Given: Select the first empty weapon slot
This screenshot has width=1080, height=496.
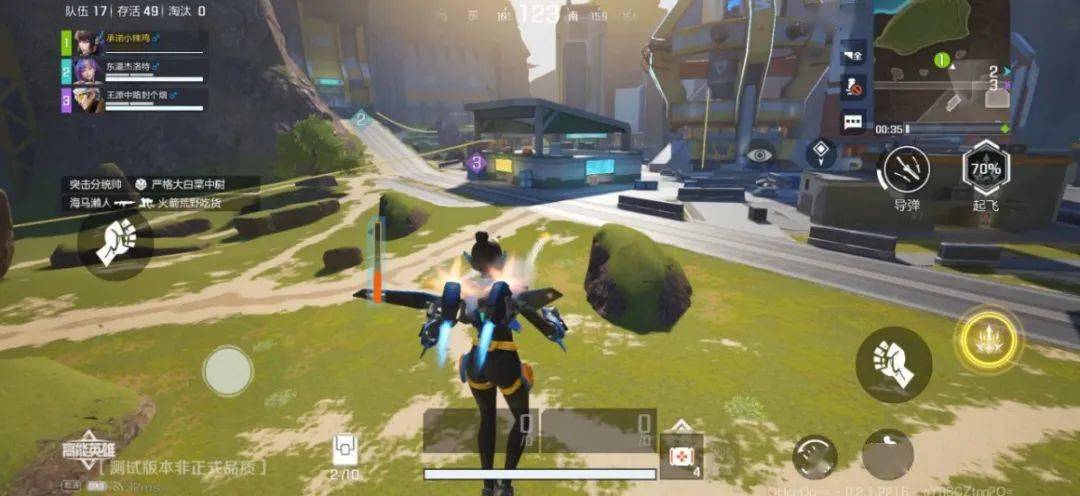Looking at the screenshot, I should tap(480, 430).
